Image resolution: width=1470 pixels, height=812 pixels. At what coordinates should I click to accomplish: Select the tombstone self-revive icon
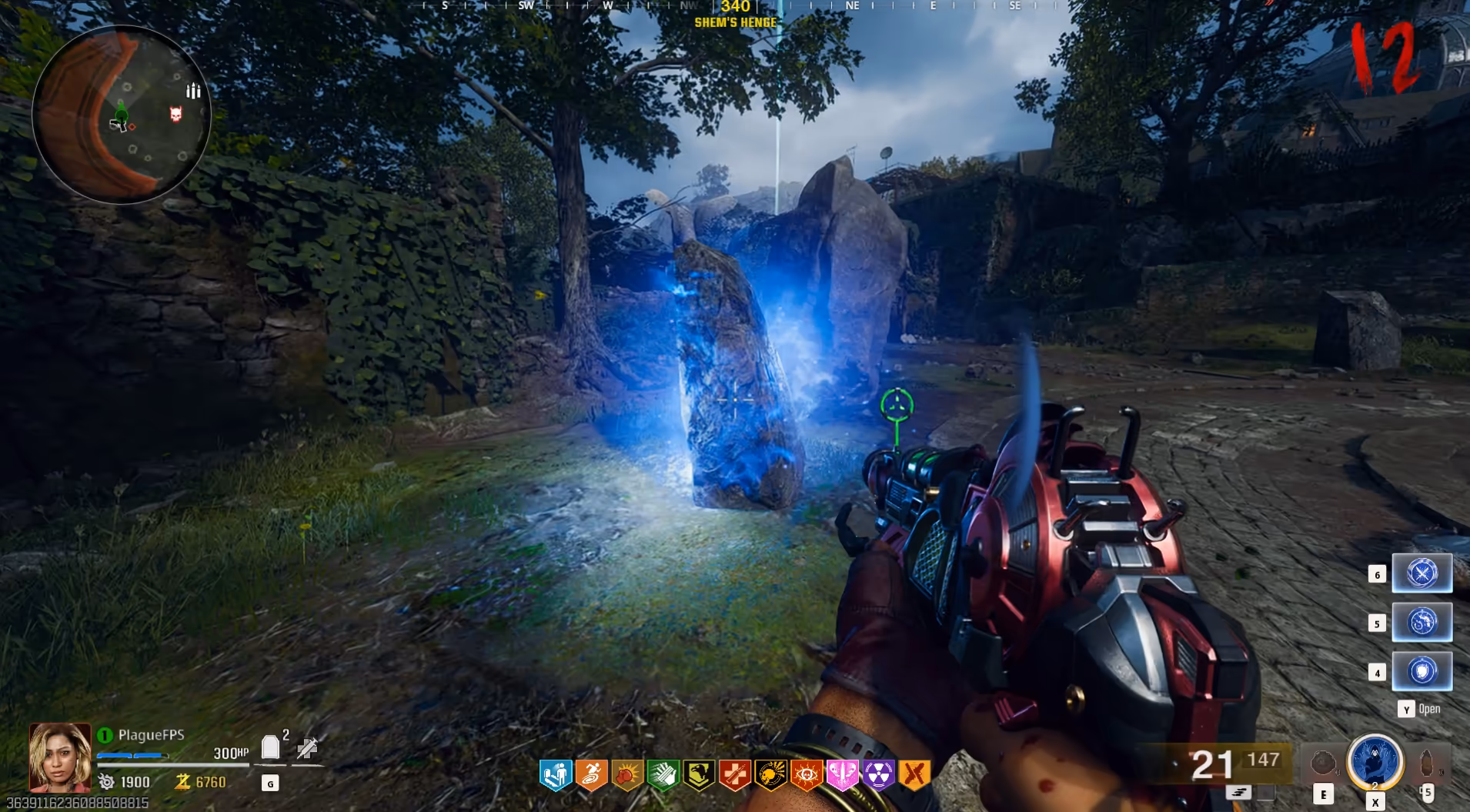pyautogui.click(x=270, y=747)
